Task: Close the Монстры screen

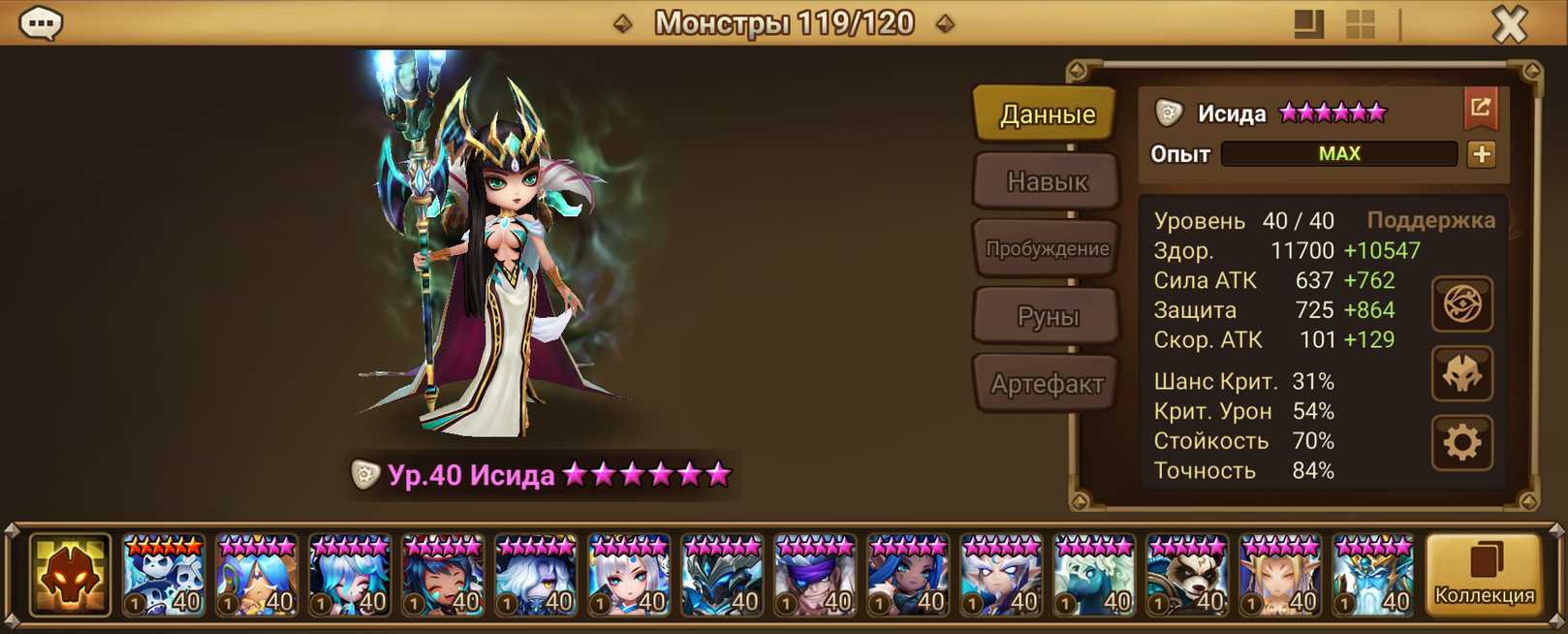Action: click(x=1509, y=24)
